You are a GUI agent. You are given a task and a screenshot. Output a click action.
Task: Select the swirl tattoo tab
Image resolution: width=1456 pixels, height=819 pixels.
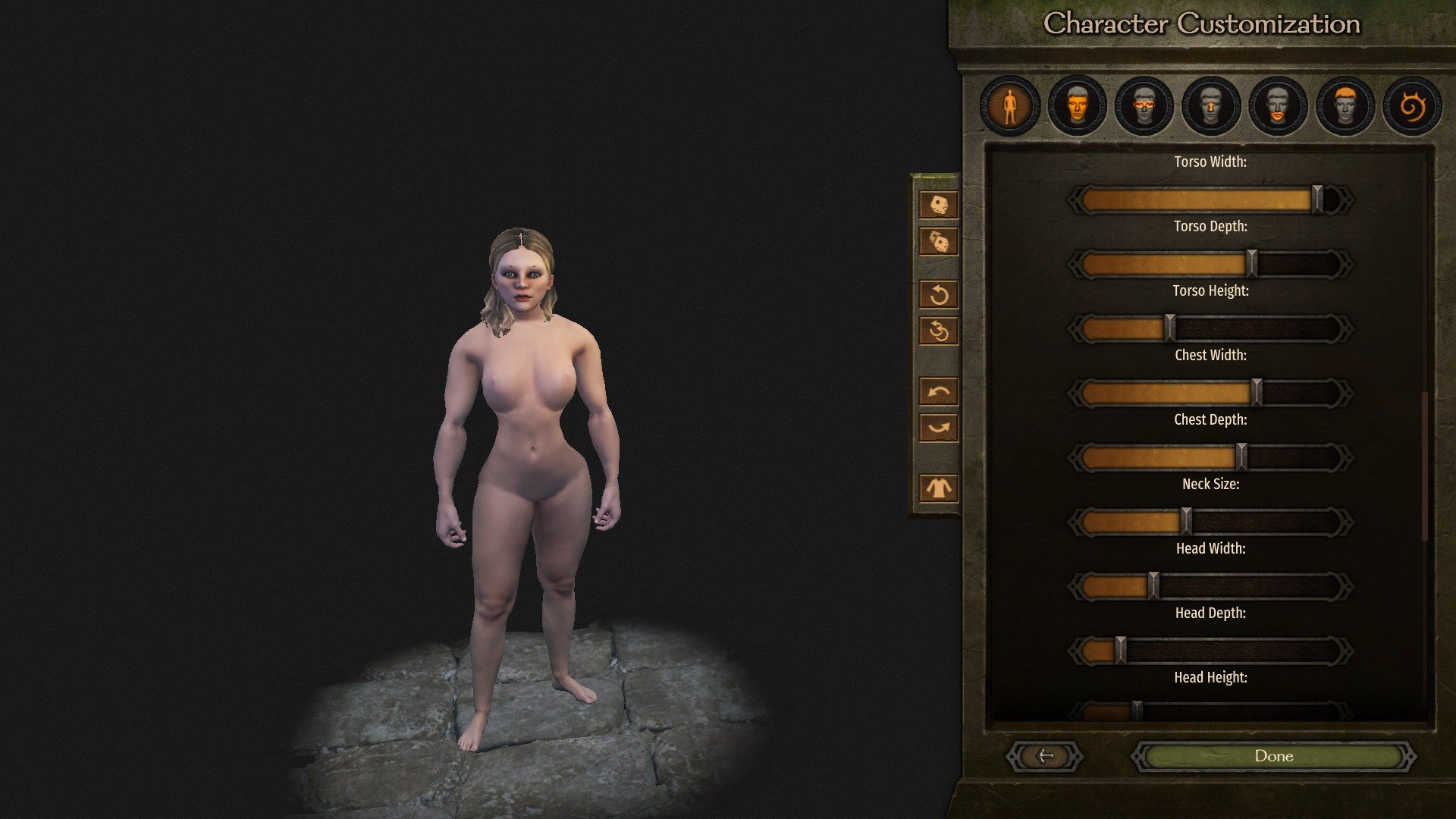click(x=1412, y=106)
